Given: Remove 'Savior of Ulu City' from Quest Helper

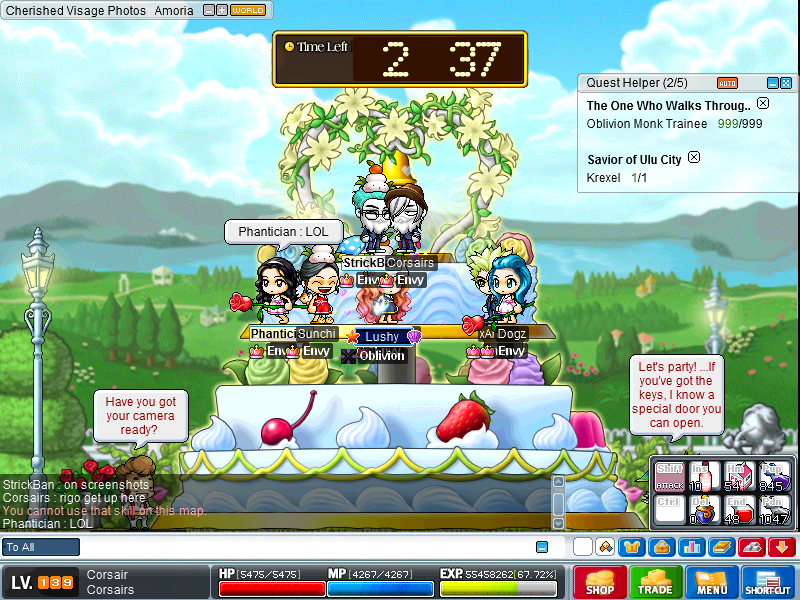Looking at the screenshot, I should click(x=694, y=158).
